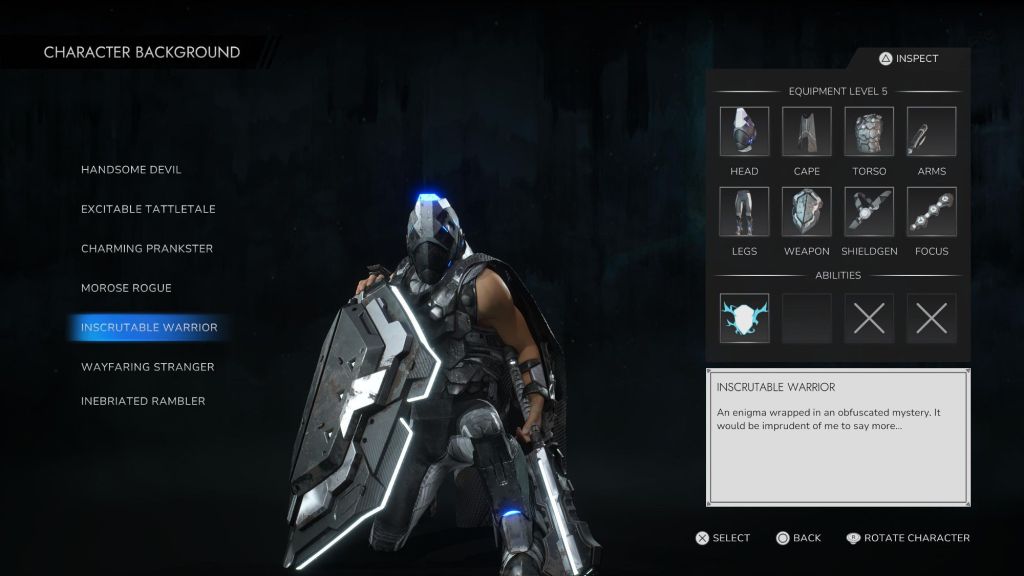Choose the Wayfaring Stranger background
The width and height of the screenshot is (1024, 576).
pyautogui.click(x=148, y=367)
